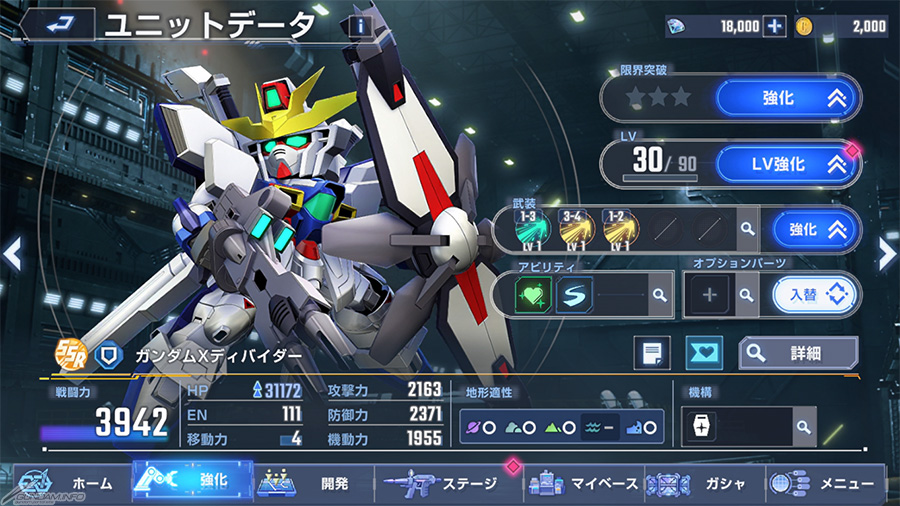The height and width of the screenshot is (506, 900).
Task: Open the 詳細 details button
Action: coord(798,352)
